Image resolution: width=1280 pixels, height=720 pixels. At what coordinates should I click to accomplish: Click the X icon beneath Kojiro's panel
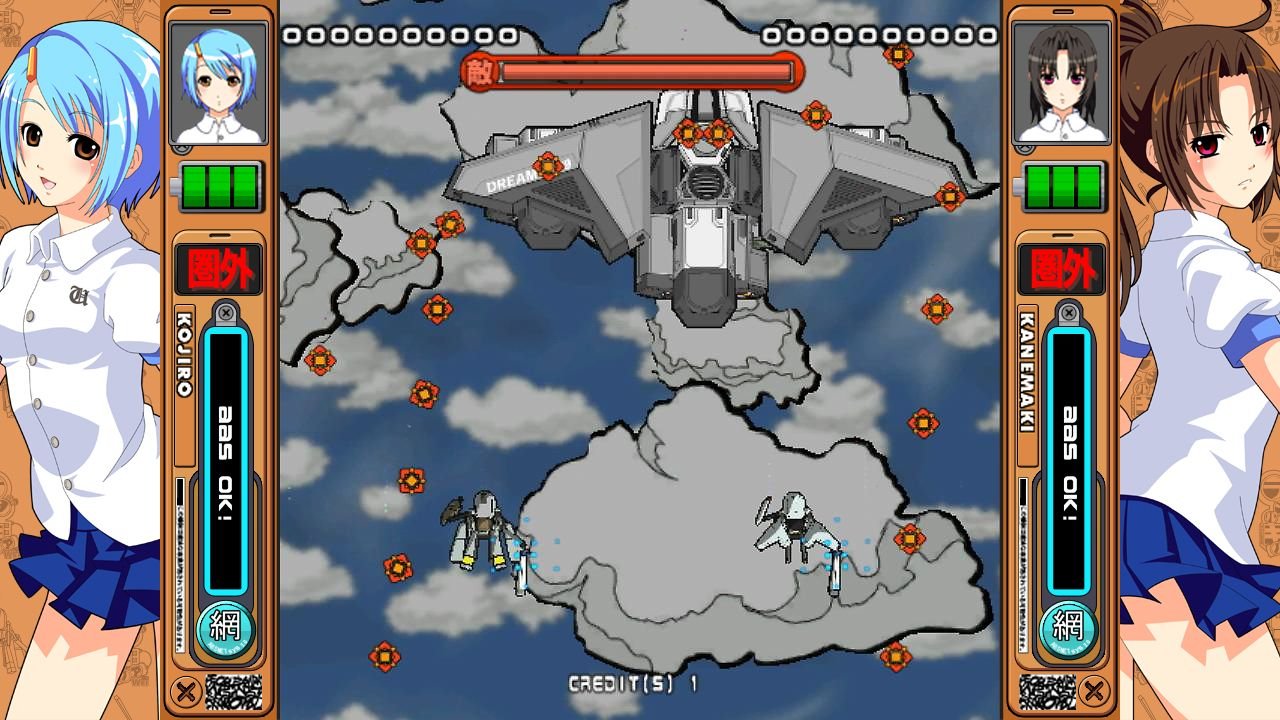[x=184, y=690]
